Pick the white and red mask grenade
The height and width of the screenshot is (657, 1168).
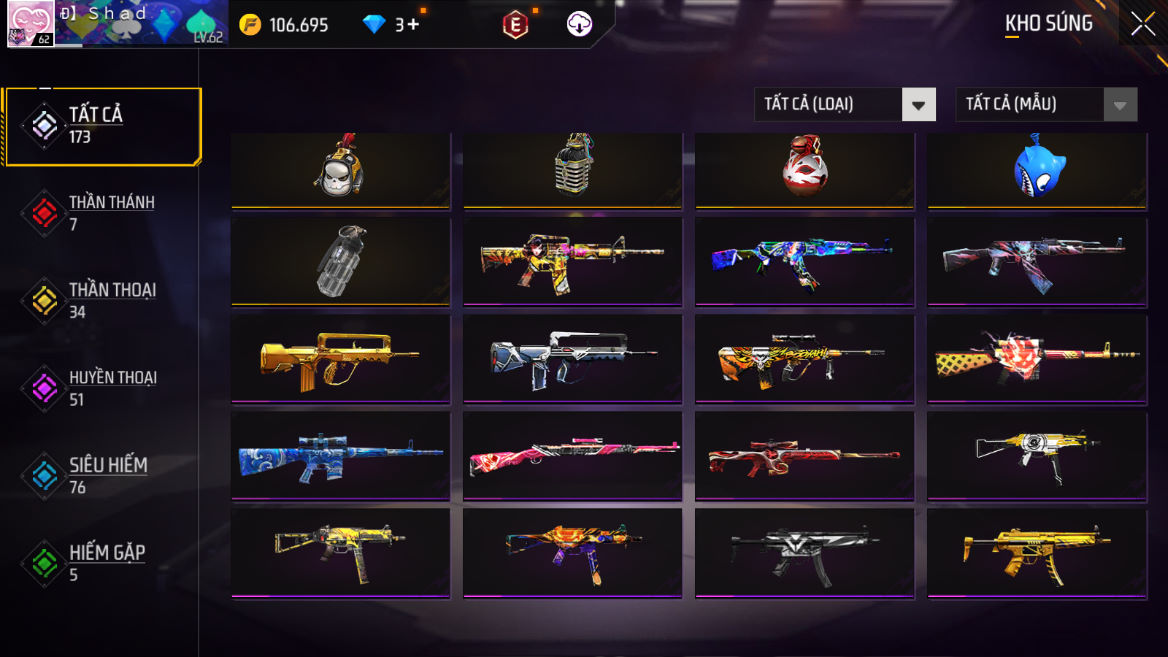point(804,170)
